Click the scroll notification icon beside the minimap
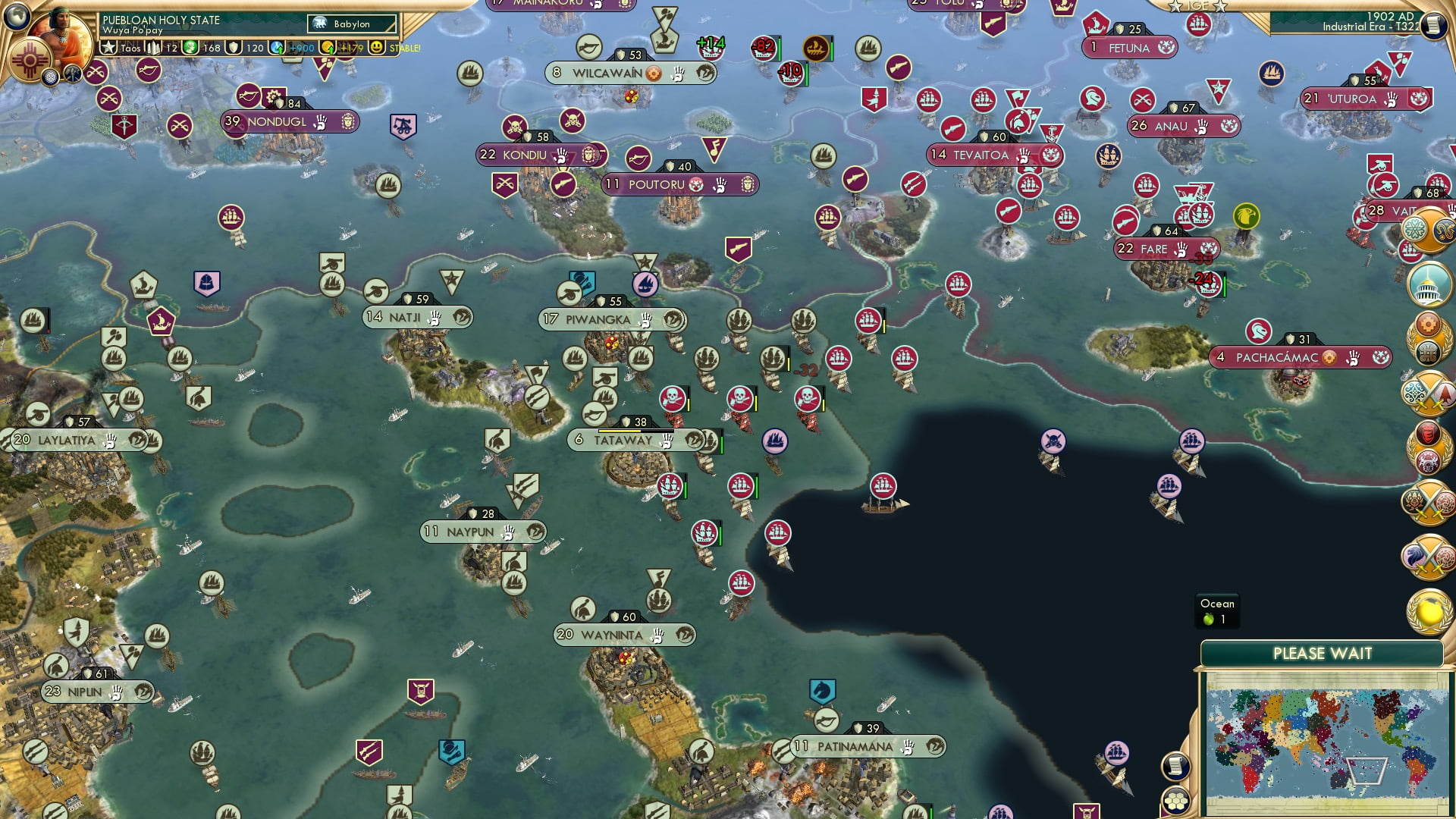 (1175, 766)
